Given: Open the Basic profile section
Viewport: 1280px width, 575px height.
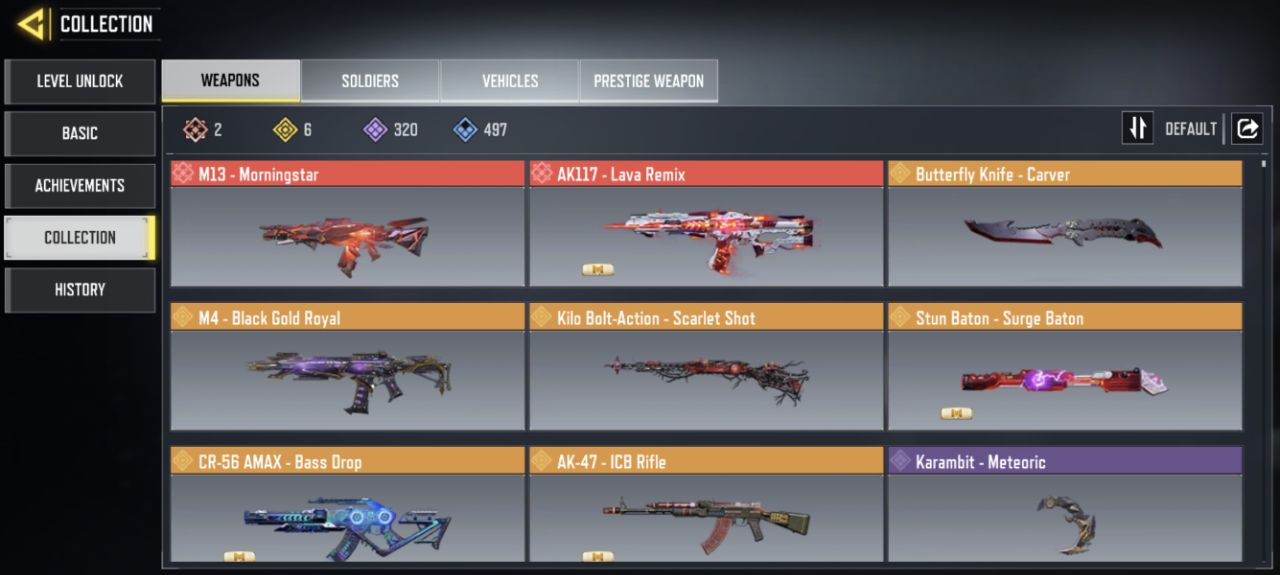Looking at the screenshot, I should pos(80,133).
